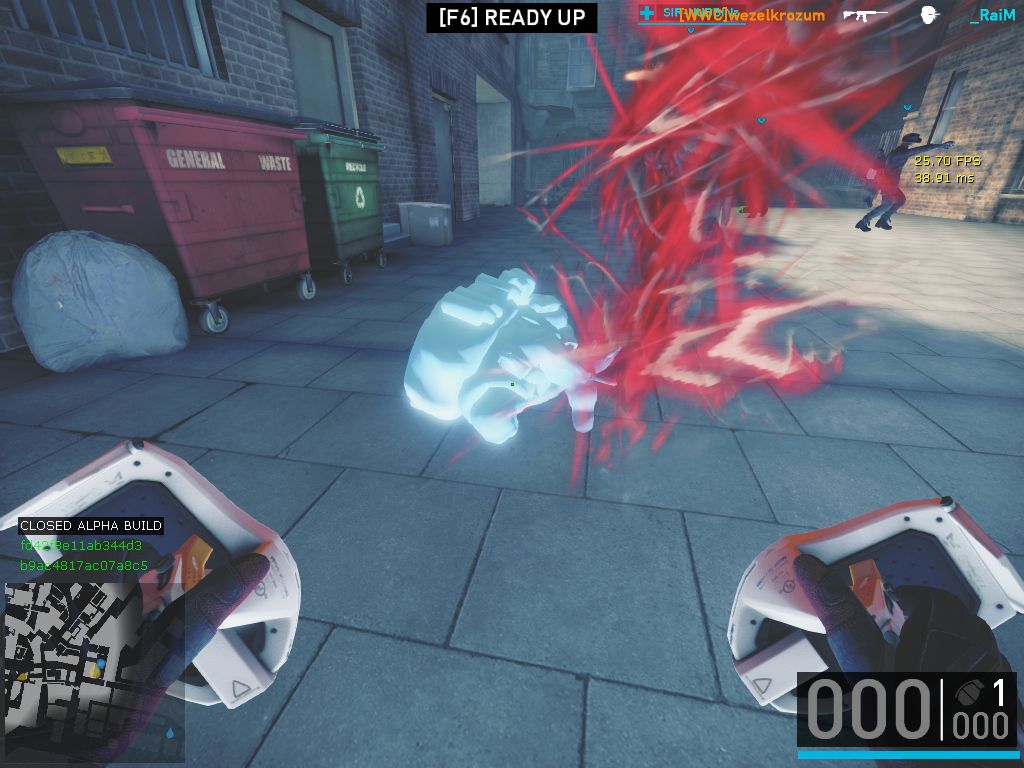Select the grenade icon beside the ammo counter

point(968,693)
